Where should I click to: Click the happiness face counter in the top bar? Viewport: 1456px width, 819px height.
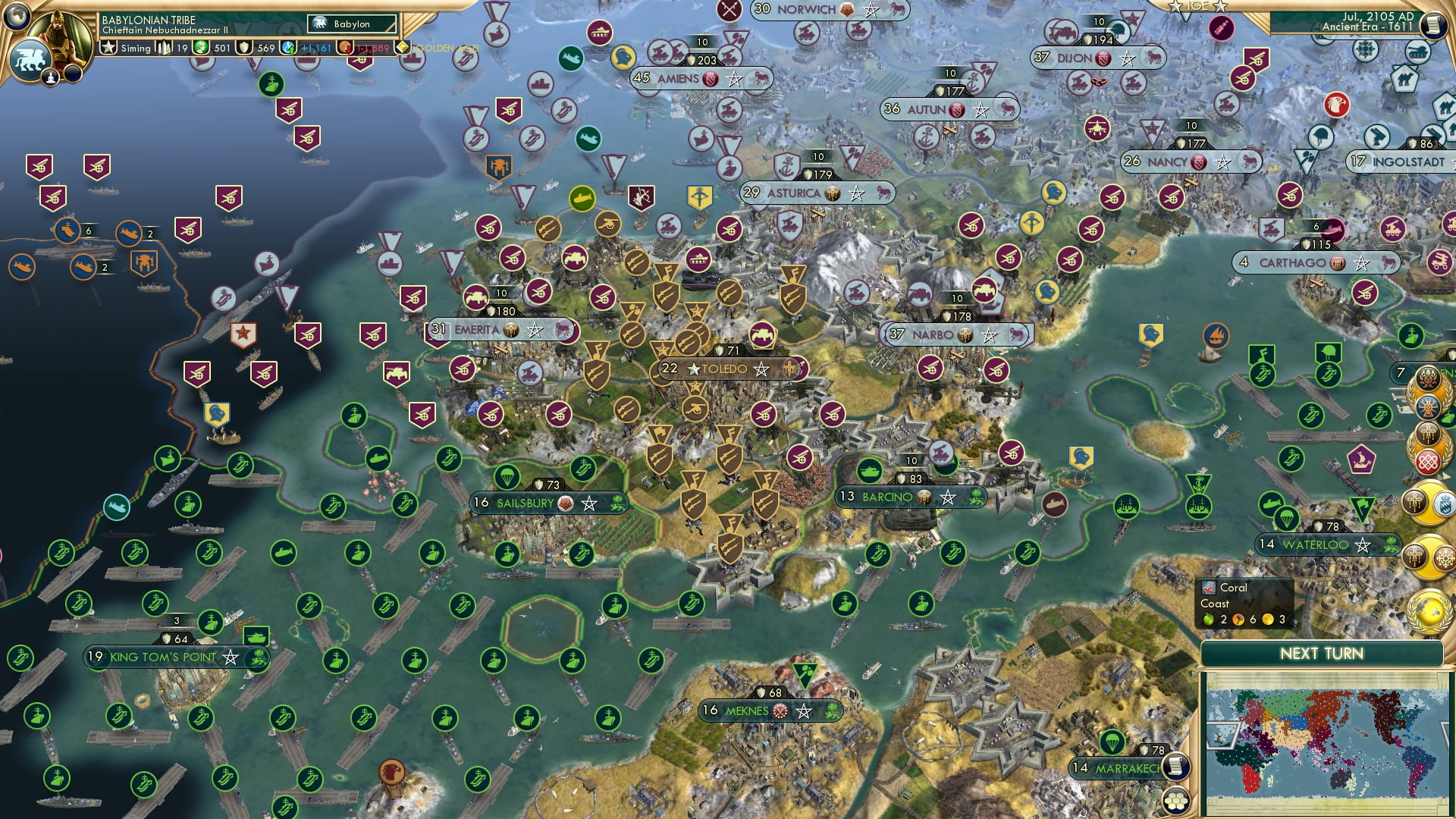pyautogui.click(x=346, y=47)
